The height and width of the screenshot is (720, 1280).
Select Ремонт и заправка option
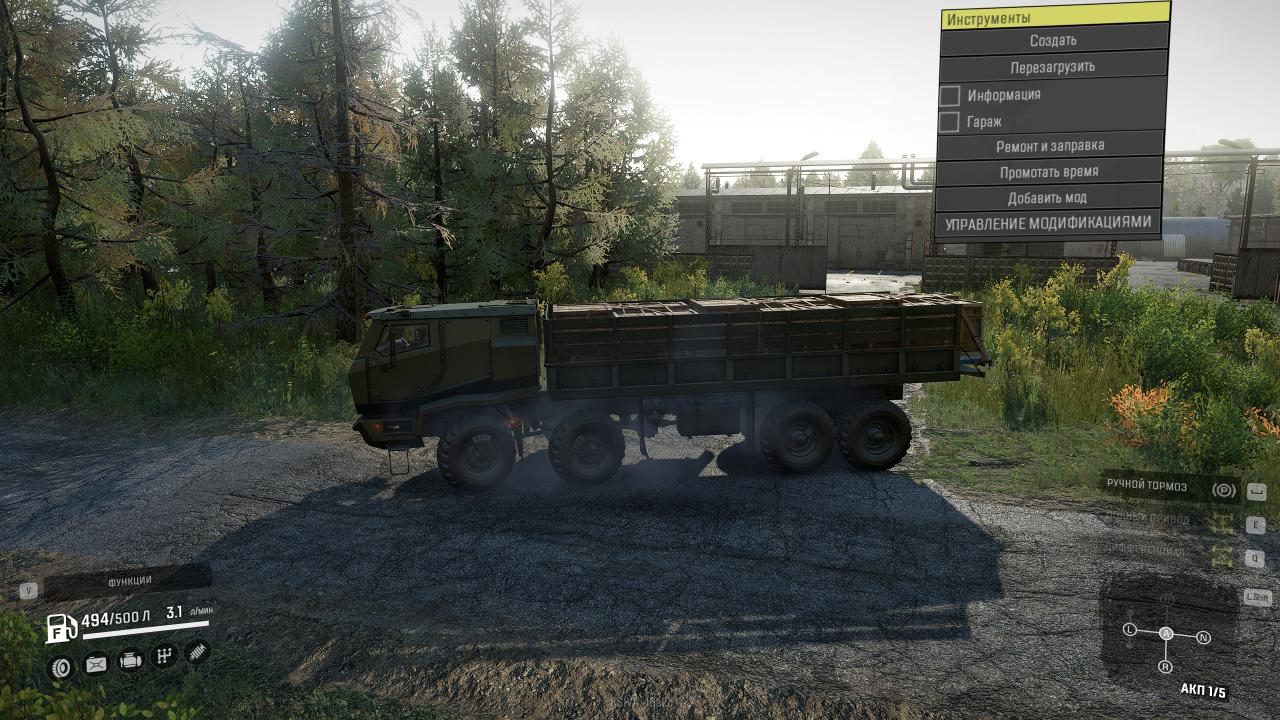coord(1050,146)
